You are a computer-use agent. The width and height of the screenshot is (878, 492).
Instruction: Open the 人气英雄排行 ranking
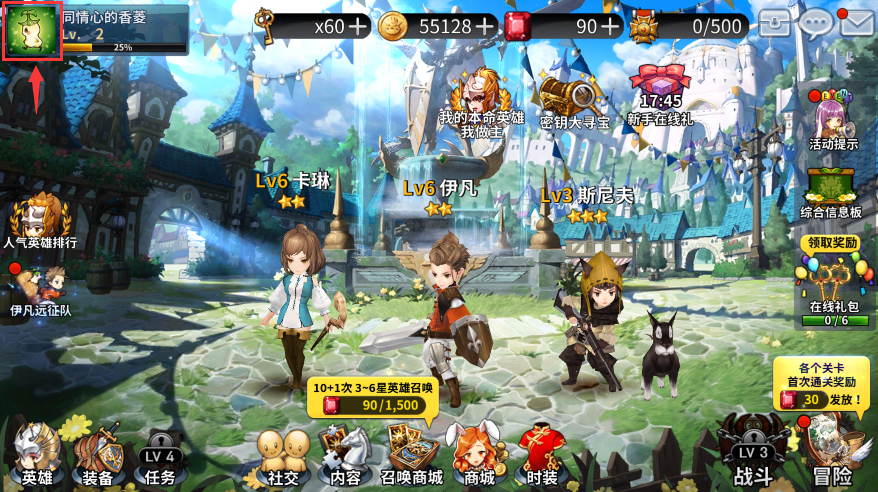(x=40, y=221)
